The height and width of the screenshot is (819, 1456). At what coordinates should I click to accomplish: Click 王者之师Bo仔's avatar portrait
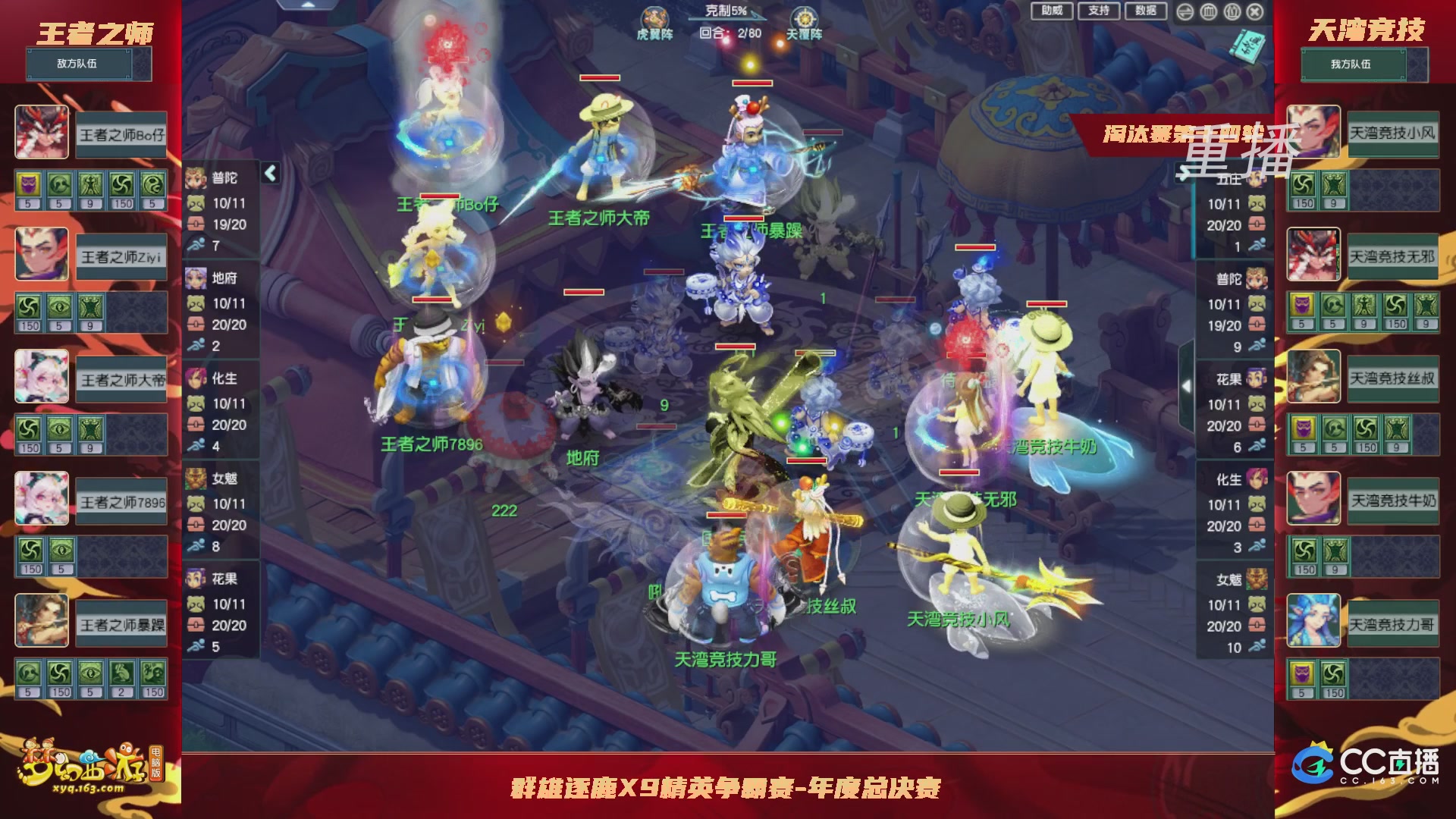tap(42, 130)
